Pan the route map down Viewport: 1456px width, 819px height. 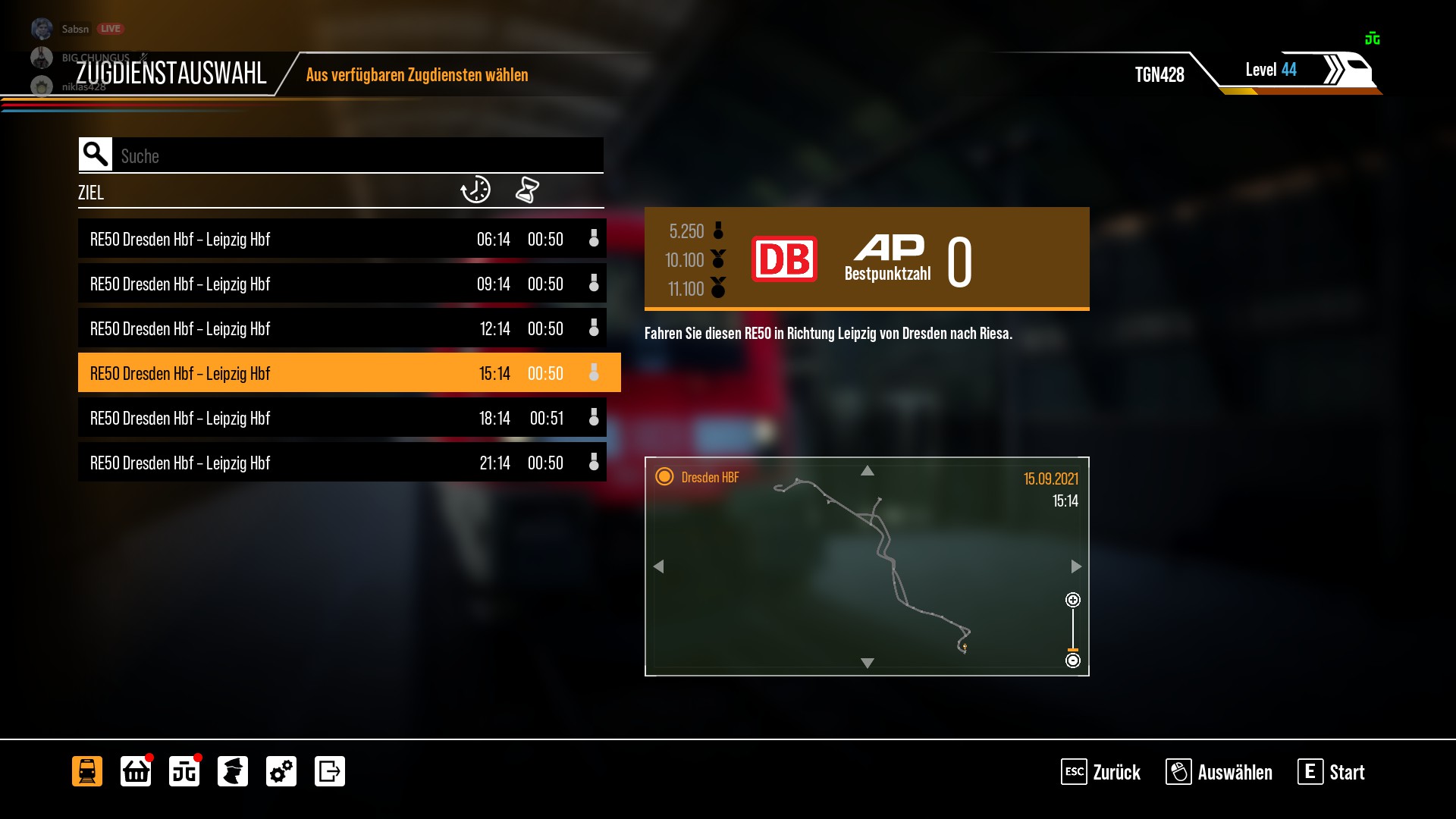(x=867, y=663)
